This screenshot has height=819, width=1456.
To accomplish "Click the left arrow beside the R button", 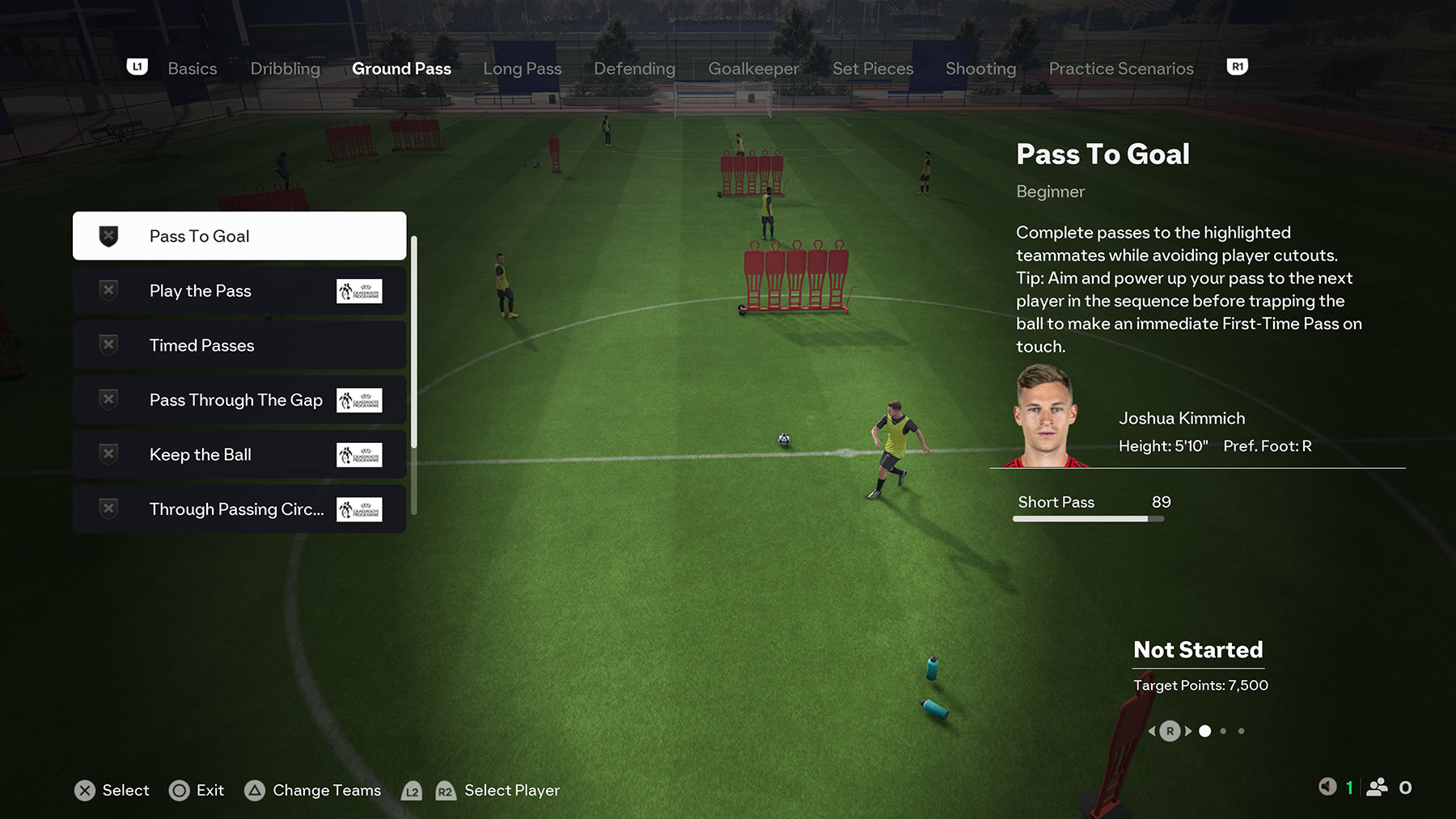I will click(1153, 730).
